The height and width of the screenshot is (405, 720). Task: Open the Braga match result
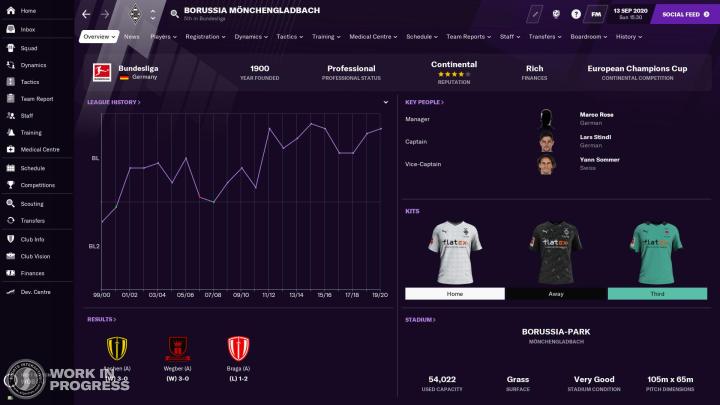click(237, 360)
